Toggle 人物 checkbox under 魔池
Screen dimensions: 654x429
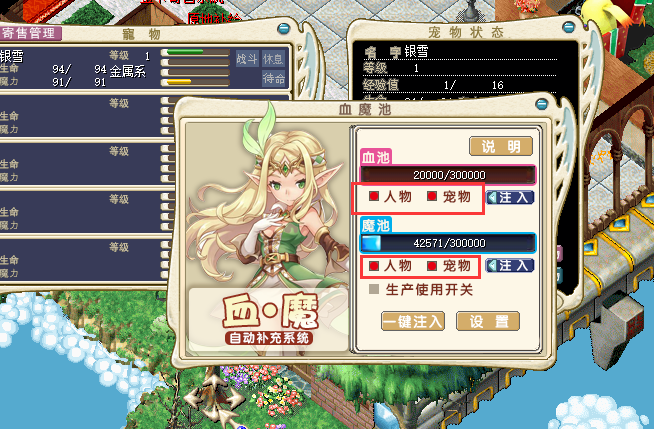point(373,266)
